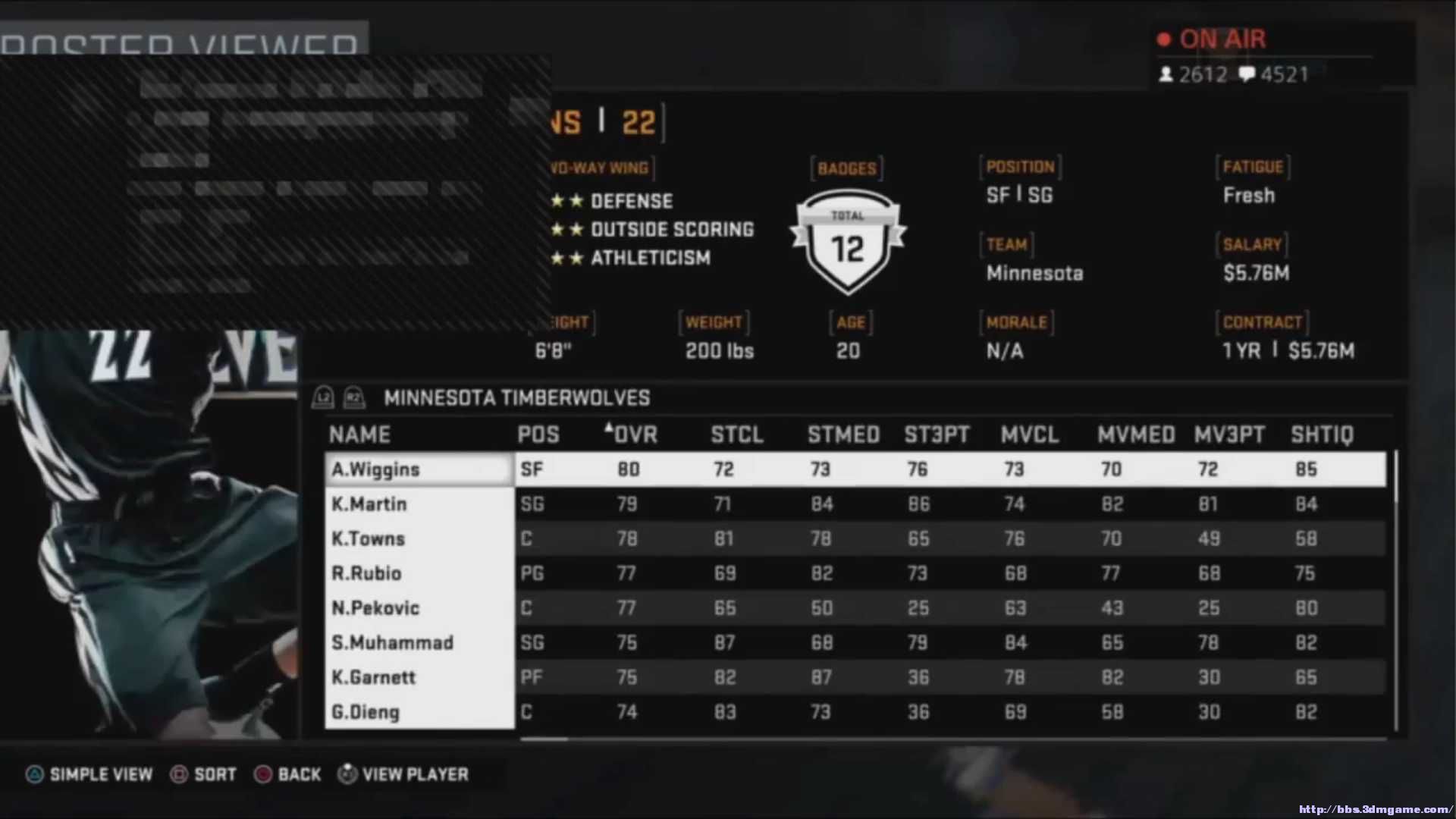
Task: Click the ST3PT column header
Action: pos(937,435)
